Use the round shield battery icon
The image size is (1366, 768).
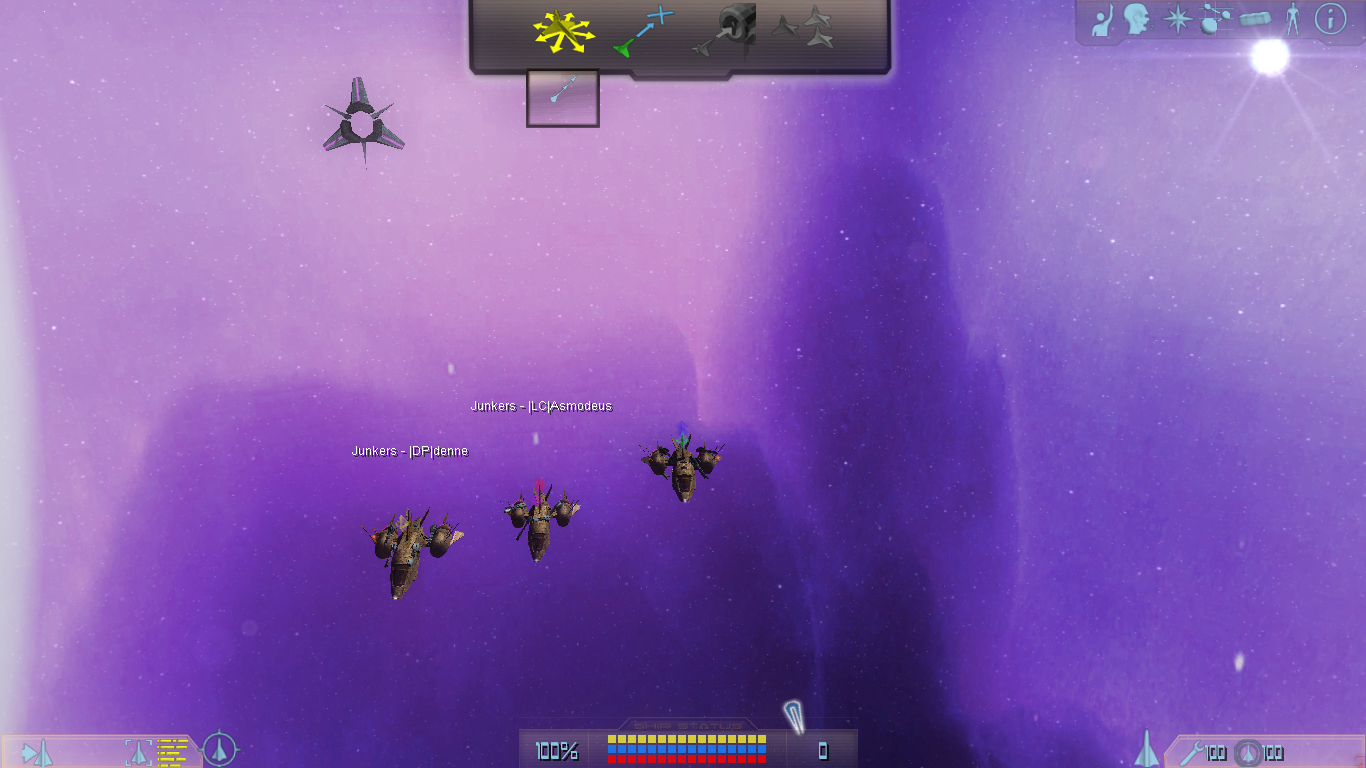(x=1246, y=753)
